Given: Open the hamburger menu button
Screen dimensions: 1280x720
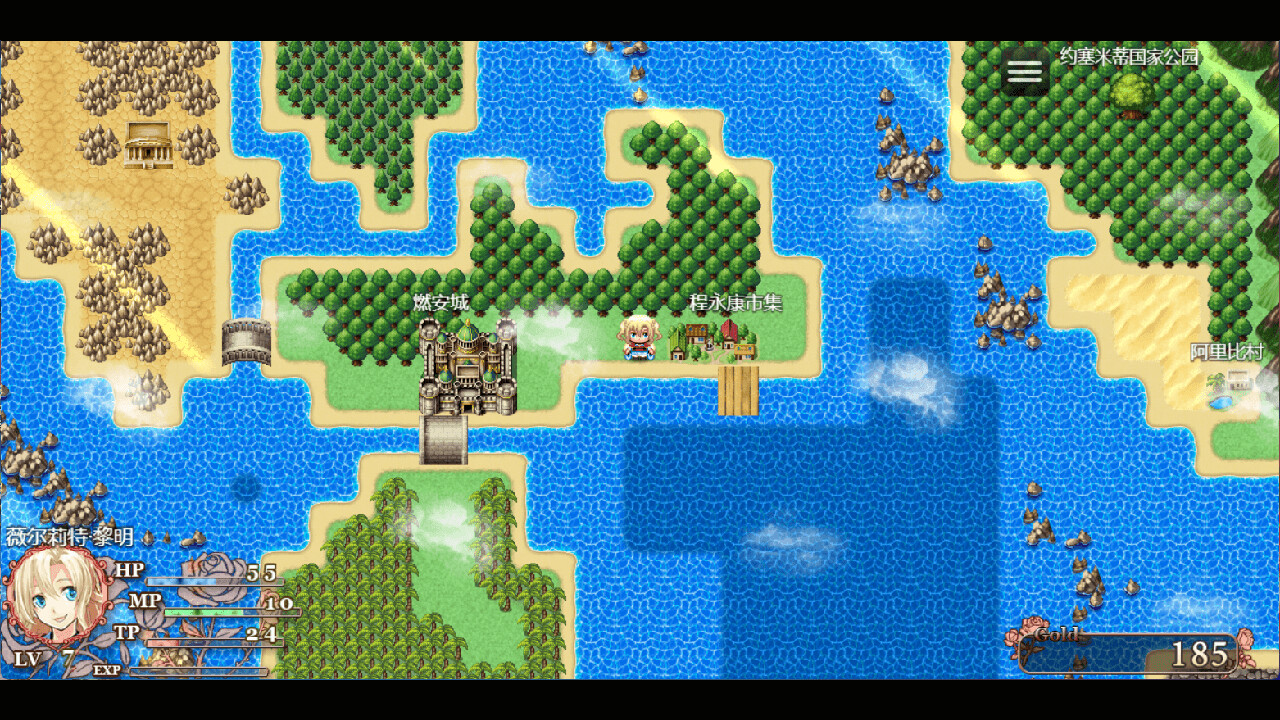Looking at the screenshot, I should tap(1025, 71).
